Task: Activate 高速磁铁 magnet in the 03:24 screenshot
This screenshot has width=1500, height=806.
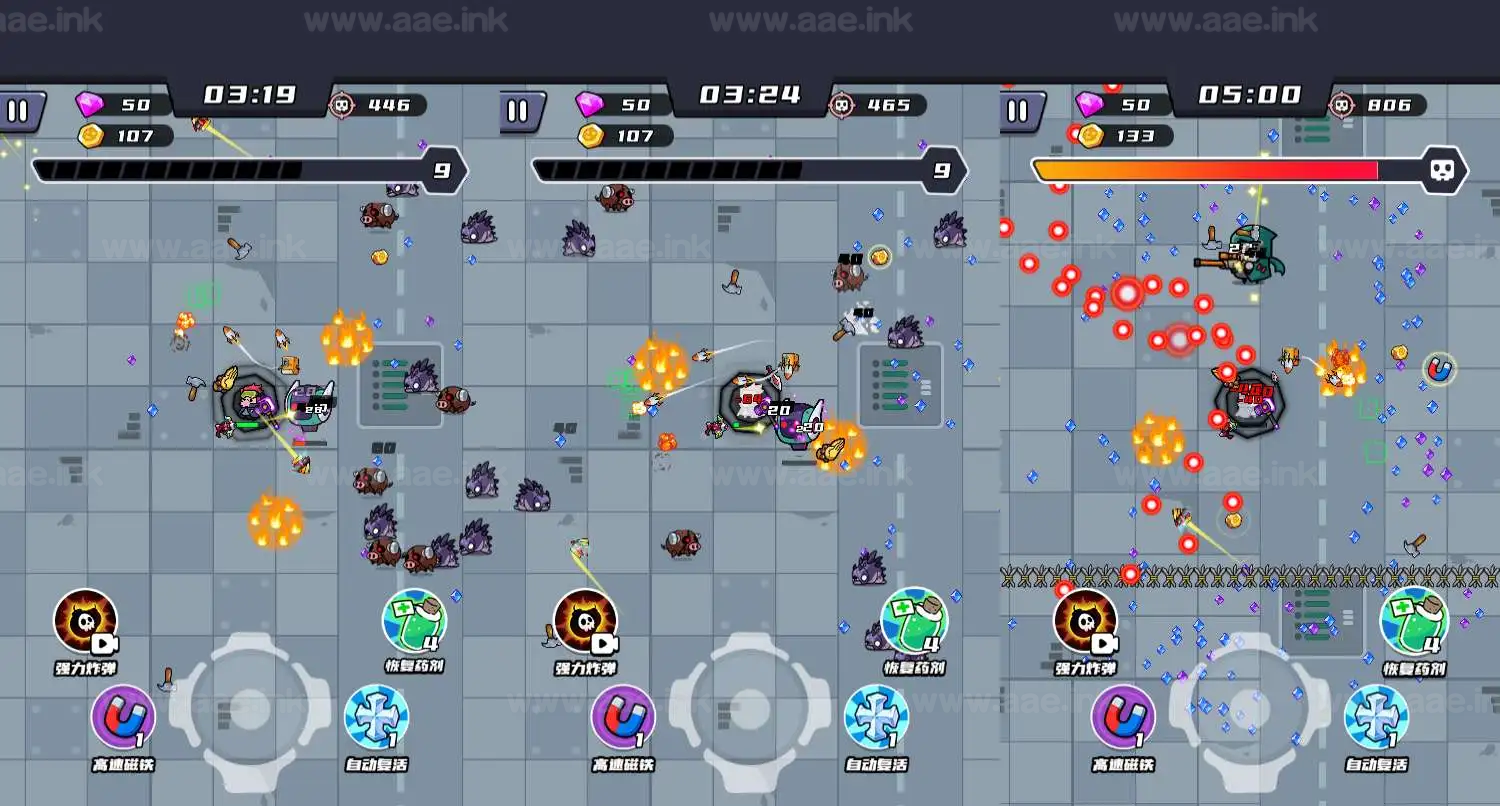Action: [x=623, y=717]
